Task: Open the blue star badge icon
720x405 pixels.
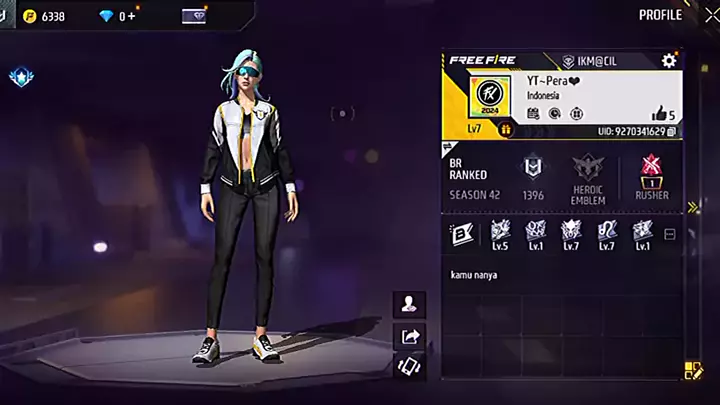Action: pos(18,76)
